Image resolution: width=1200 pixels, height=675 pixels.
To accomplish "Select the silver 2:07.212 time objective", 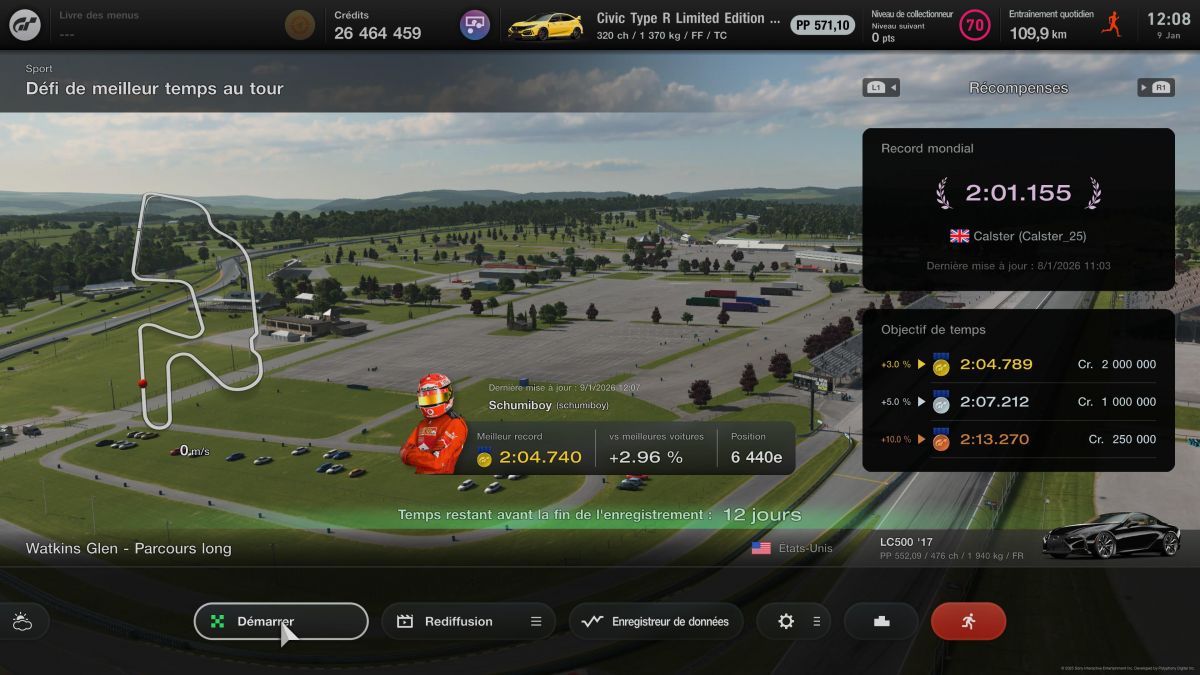I will 1018,402.
